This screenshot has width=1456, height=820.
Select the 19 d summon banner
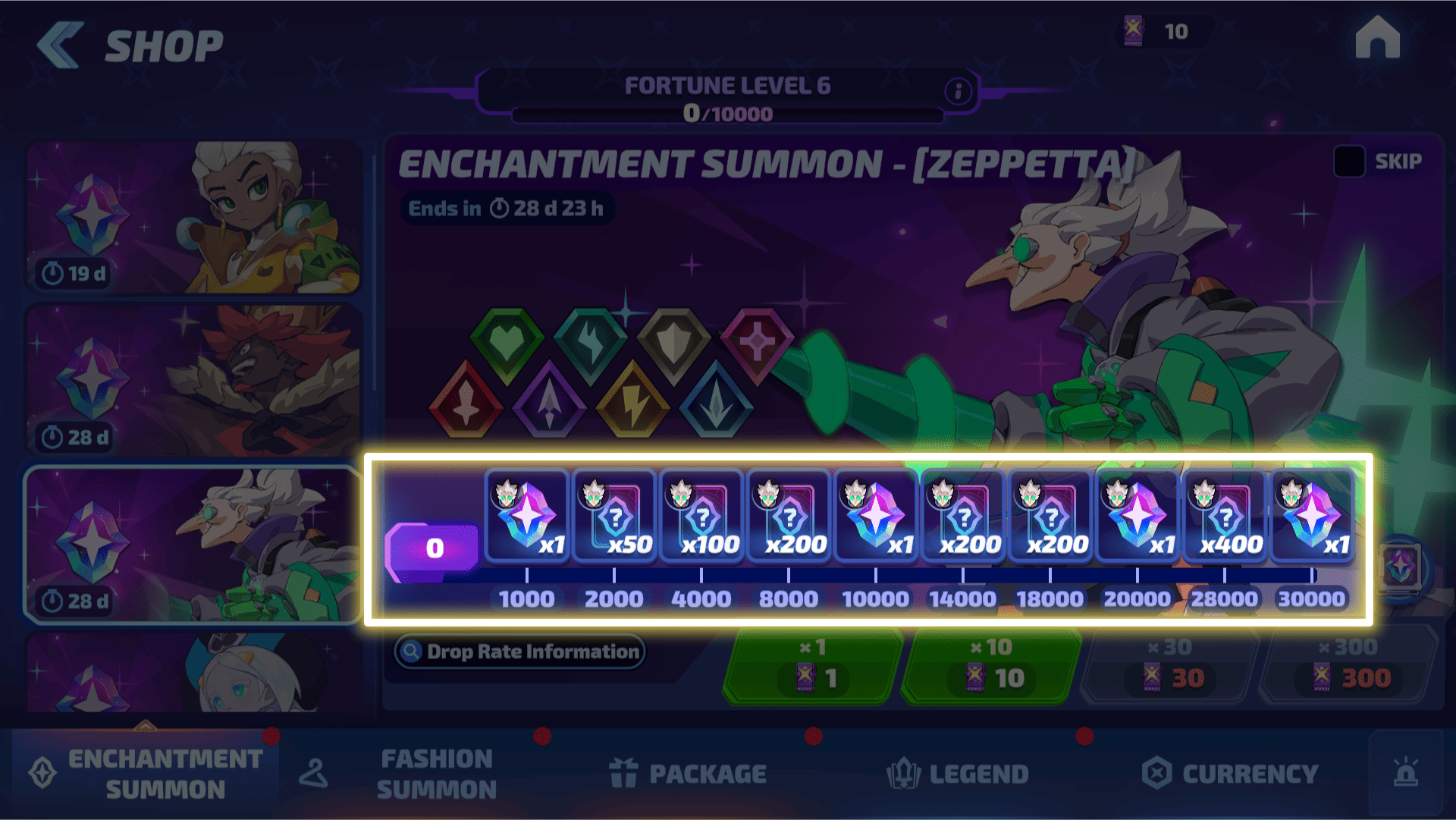[x=193, y=218]
